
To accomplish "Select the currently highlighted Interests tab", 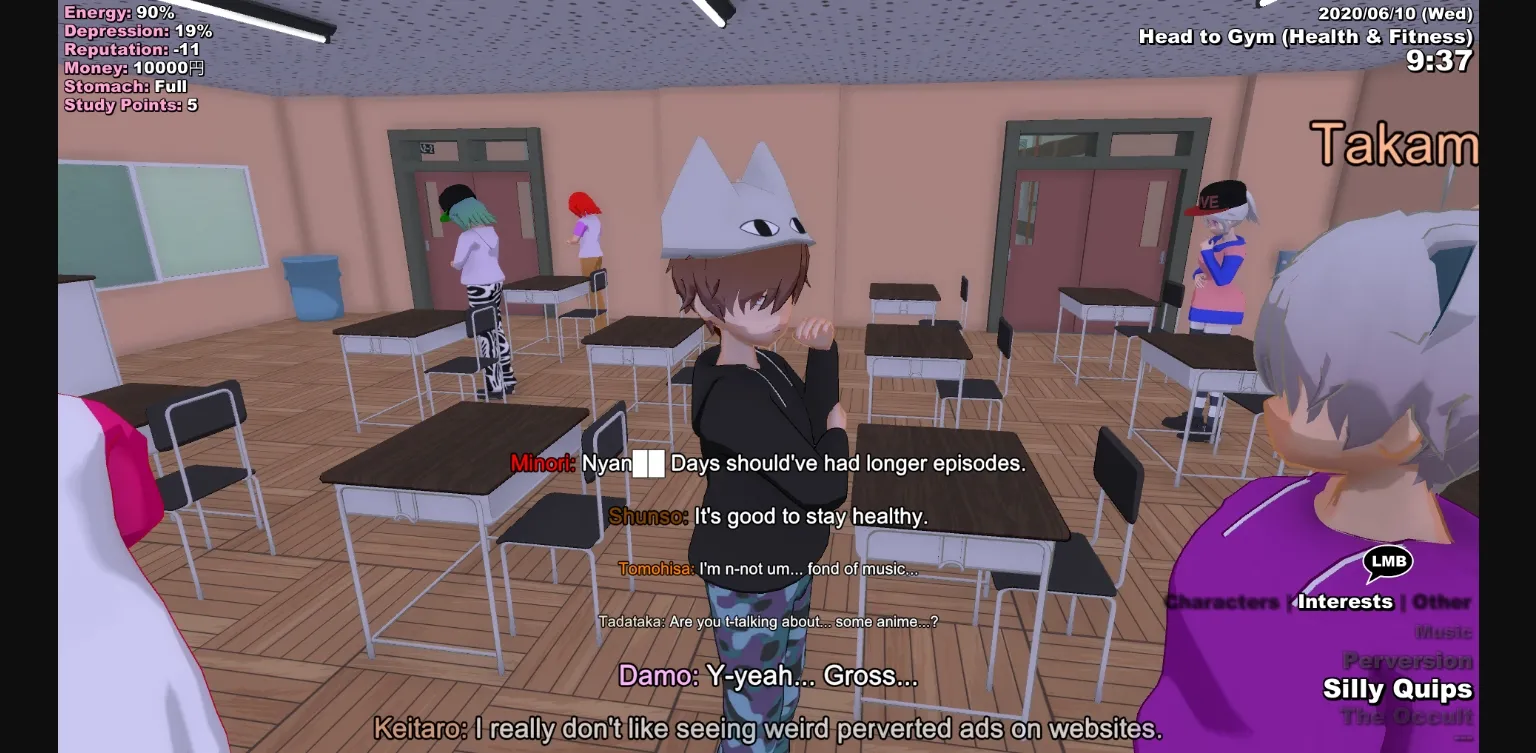I will tap(1345, 602).
